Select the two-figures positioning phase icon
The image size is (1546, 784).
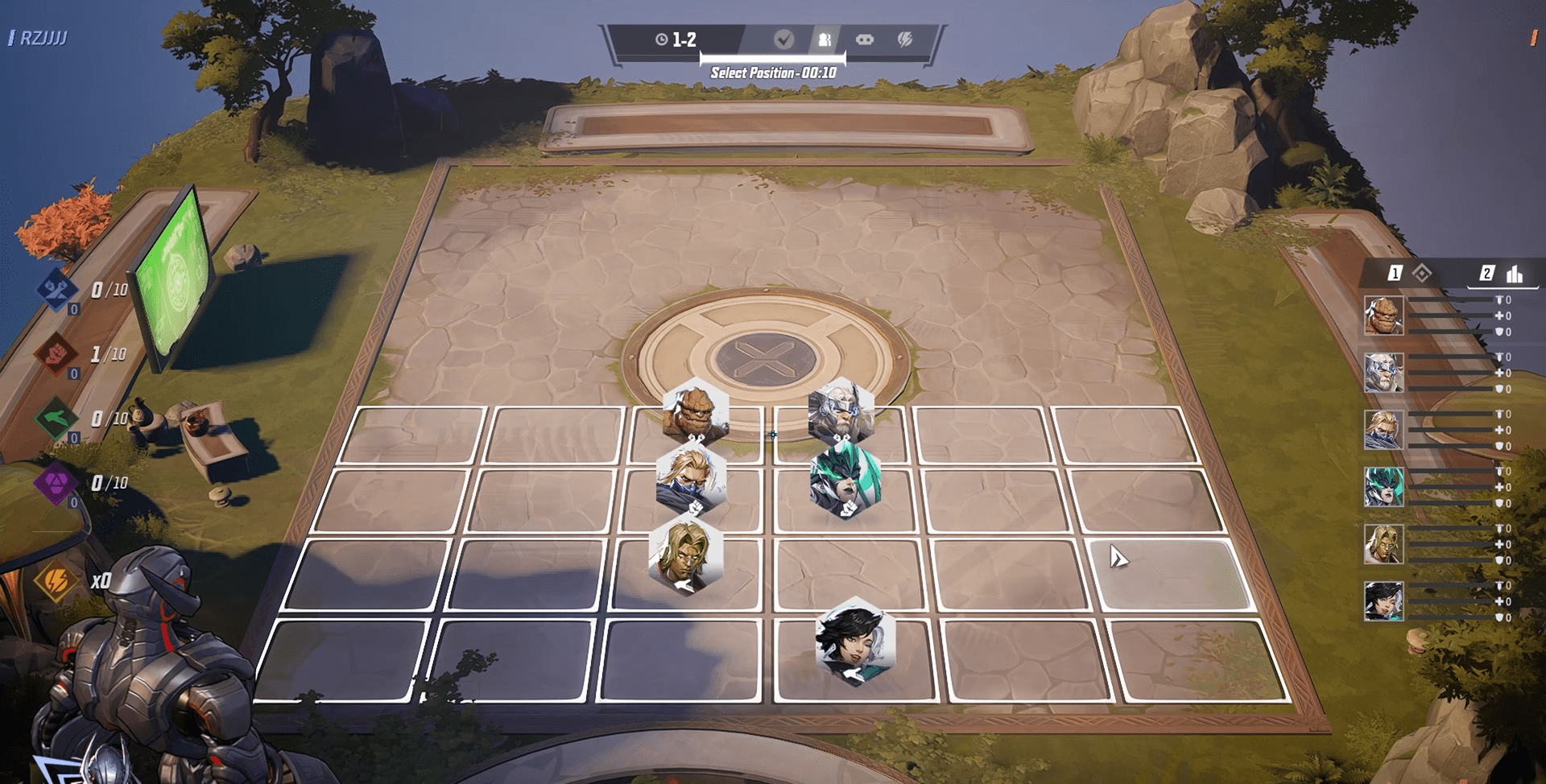click(825, 39)
